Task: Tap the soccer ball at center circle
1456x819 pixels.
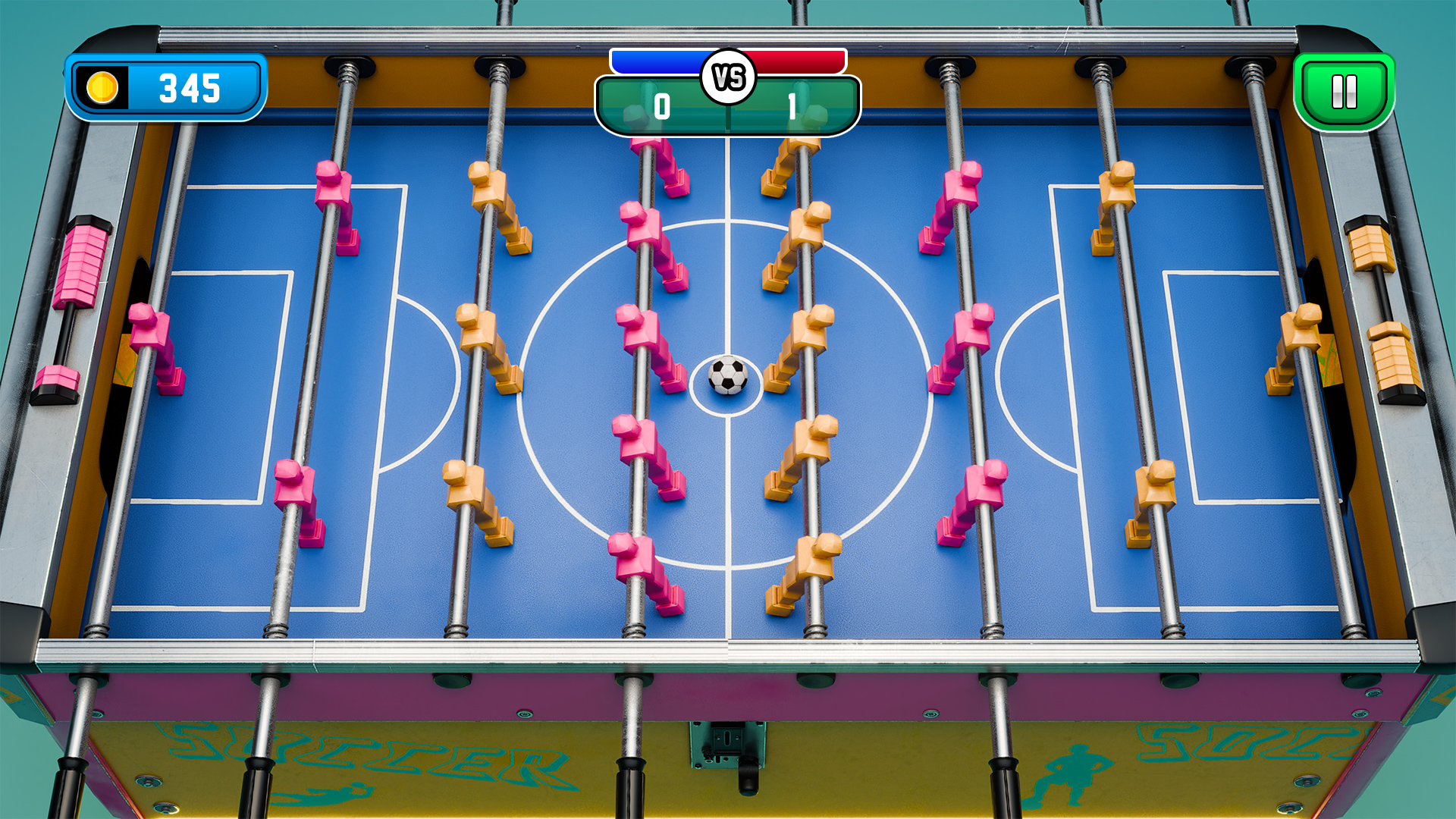Action: click(726, 375)
